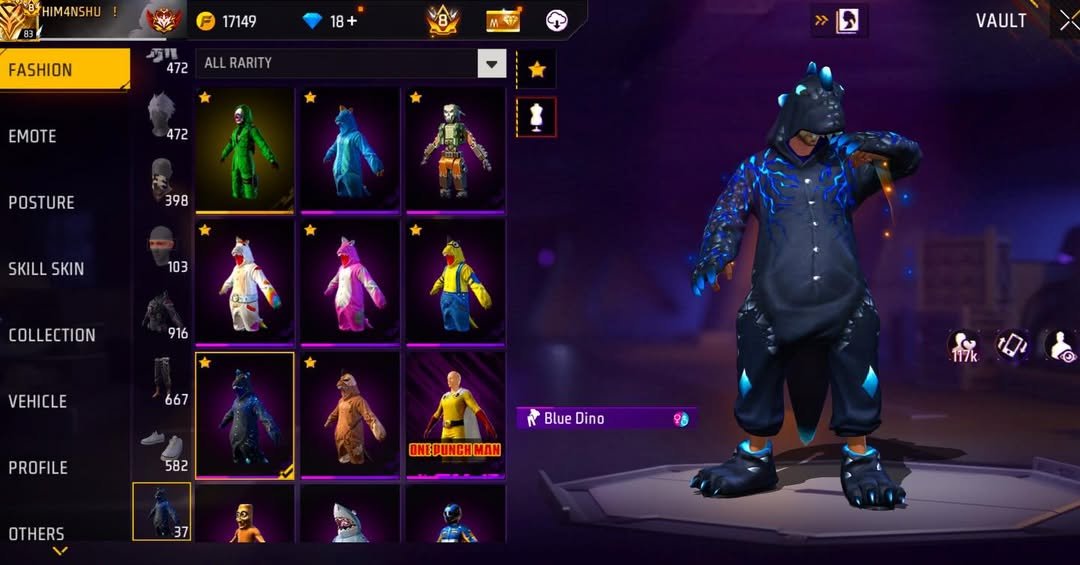Image resolution: width=1080 pixels, height=565 pixels.
Task: Close the Vault screen
Action: 1067,21
